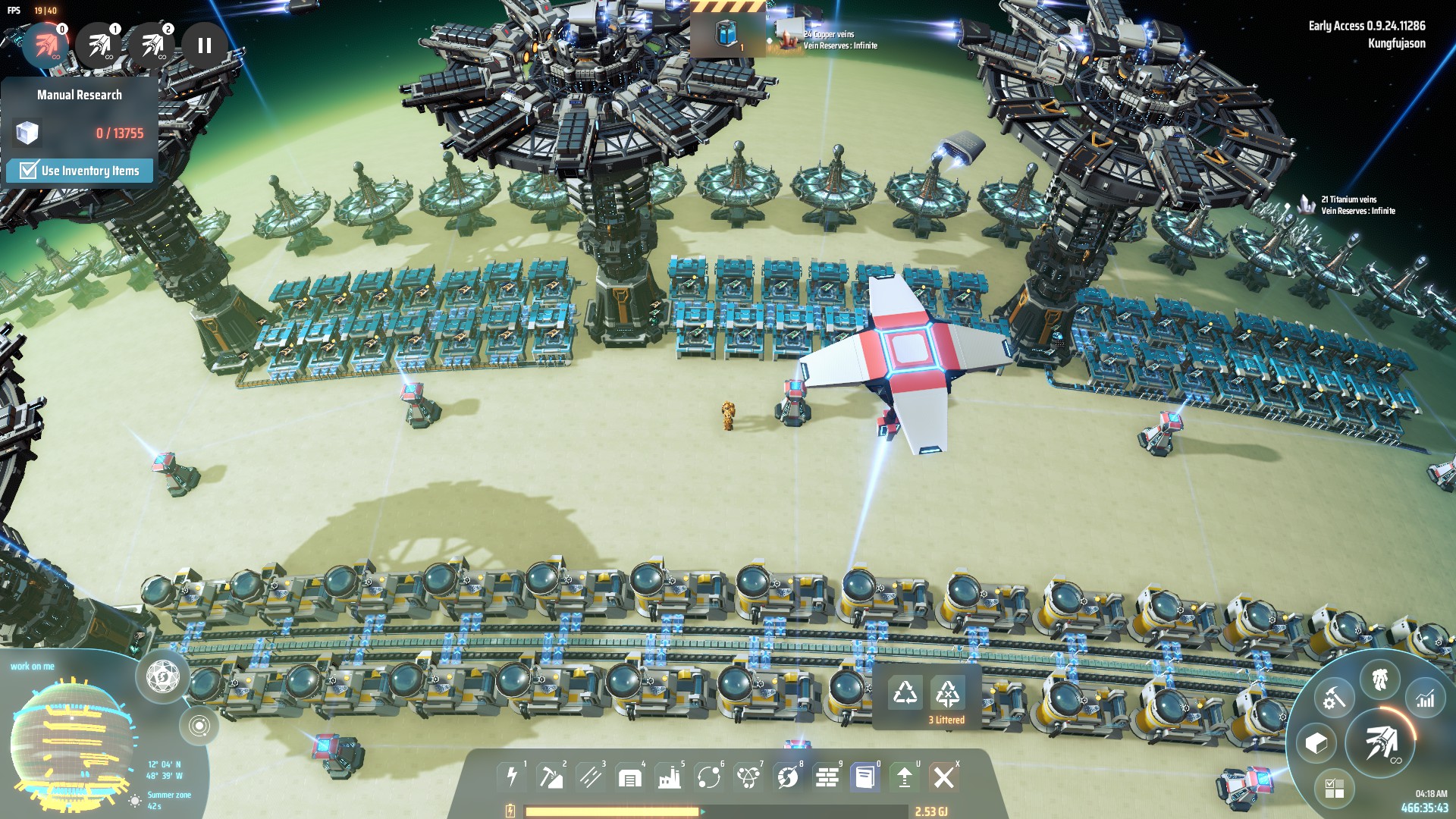
Task: Open the power category in build bar
Action: (512, 777)
